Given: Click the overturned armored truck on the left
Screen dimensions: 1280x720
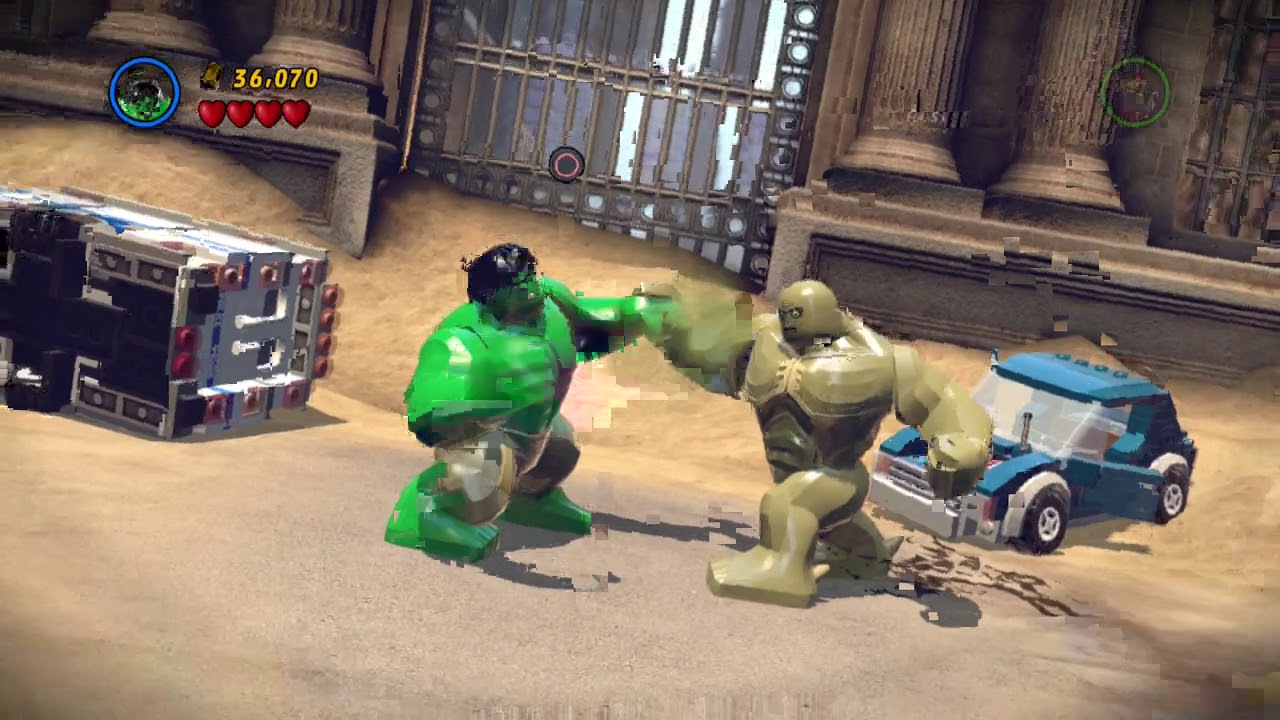Looking at the screenshot, I should [x=170, y=320].
